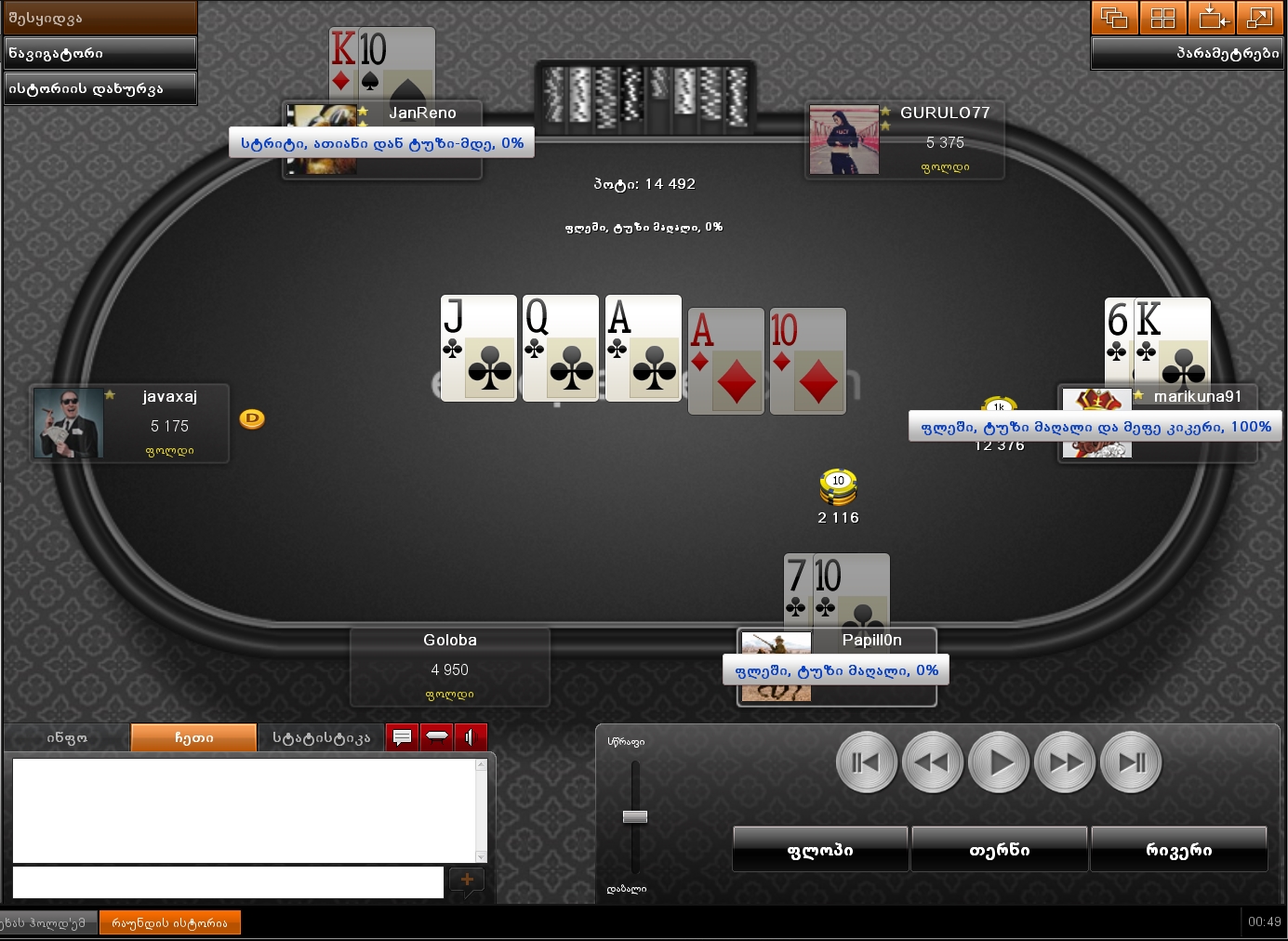Click the 10 chip bet in the middle
1288x941 pixels.
coord(838,486)
